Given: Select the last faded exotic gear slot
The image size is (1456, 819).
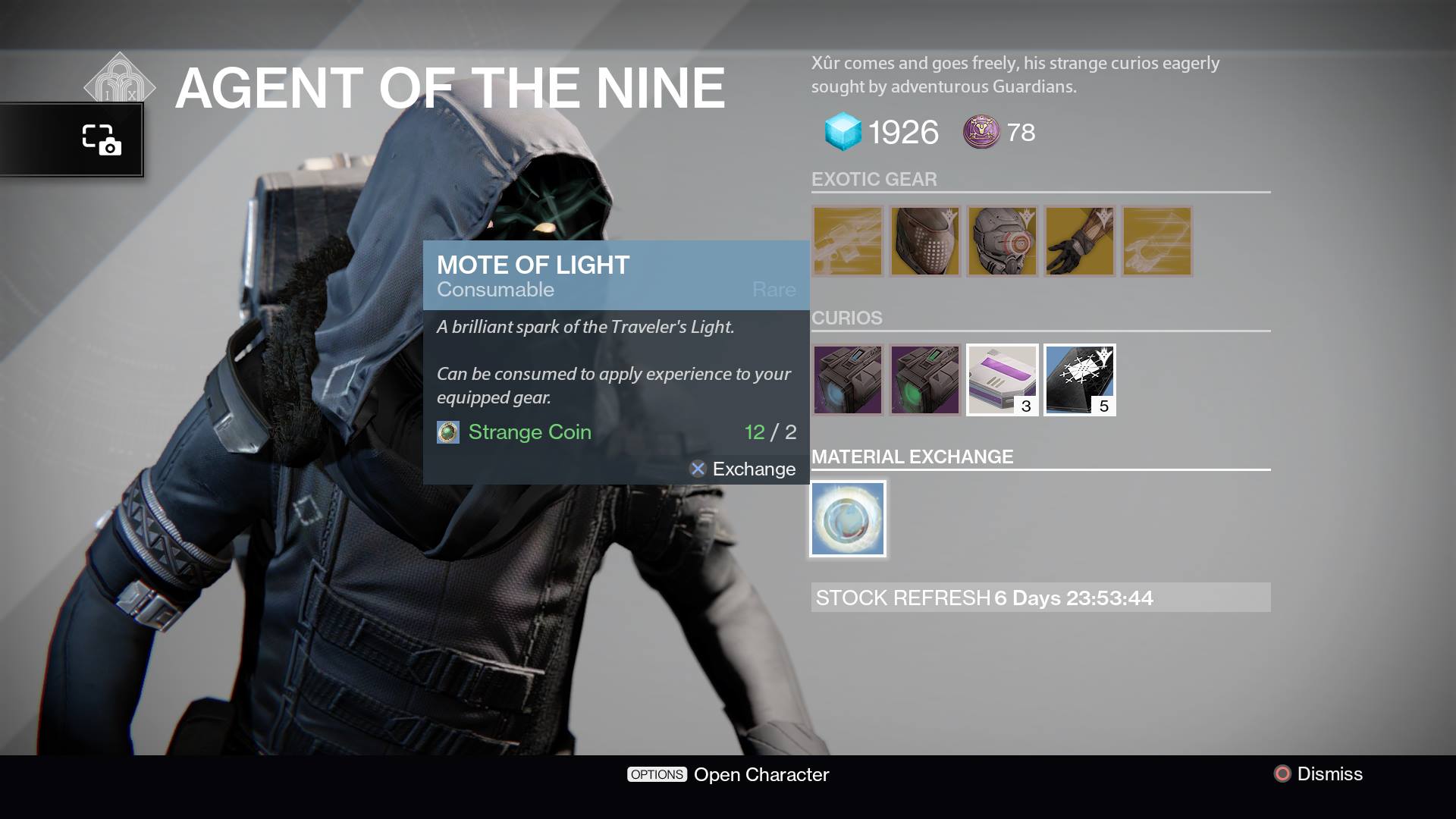Looking at the screenshot, I should click(x=1156, y=241).
